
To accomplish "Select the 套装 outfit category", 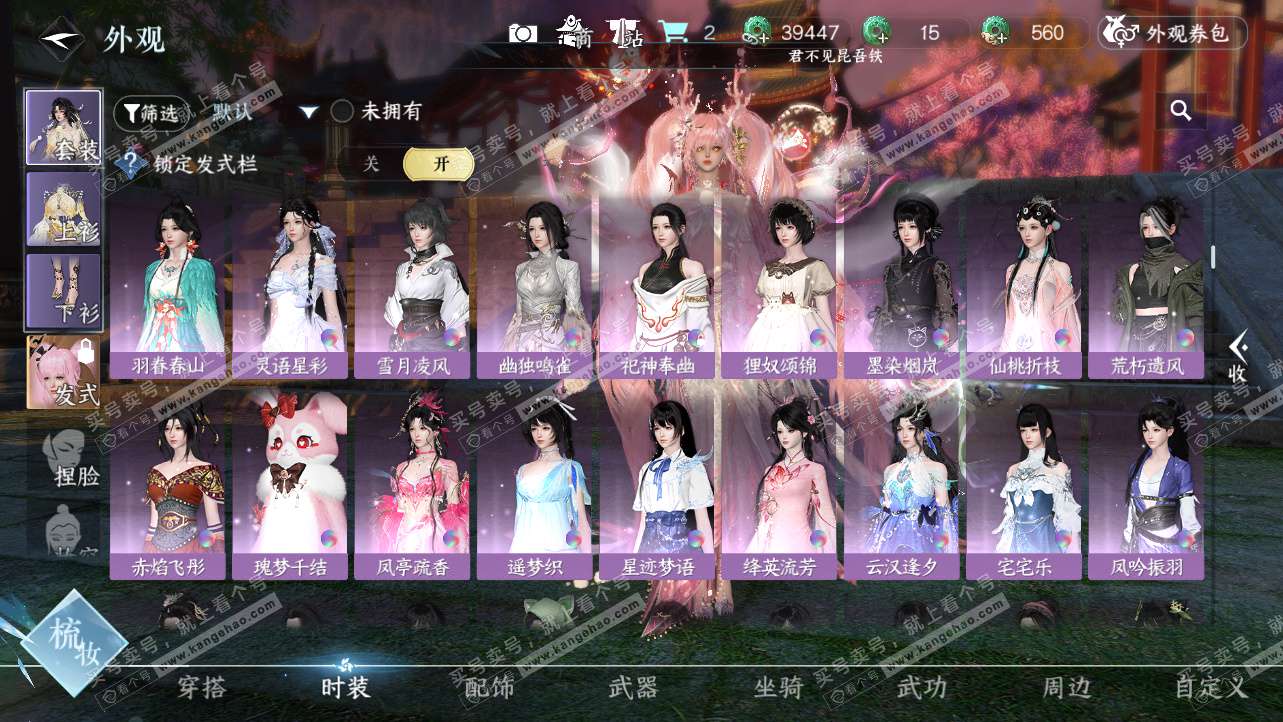I will (x=63, y=127).
